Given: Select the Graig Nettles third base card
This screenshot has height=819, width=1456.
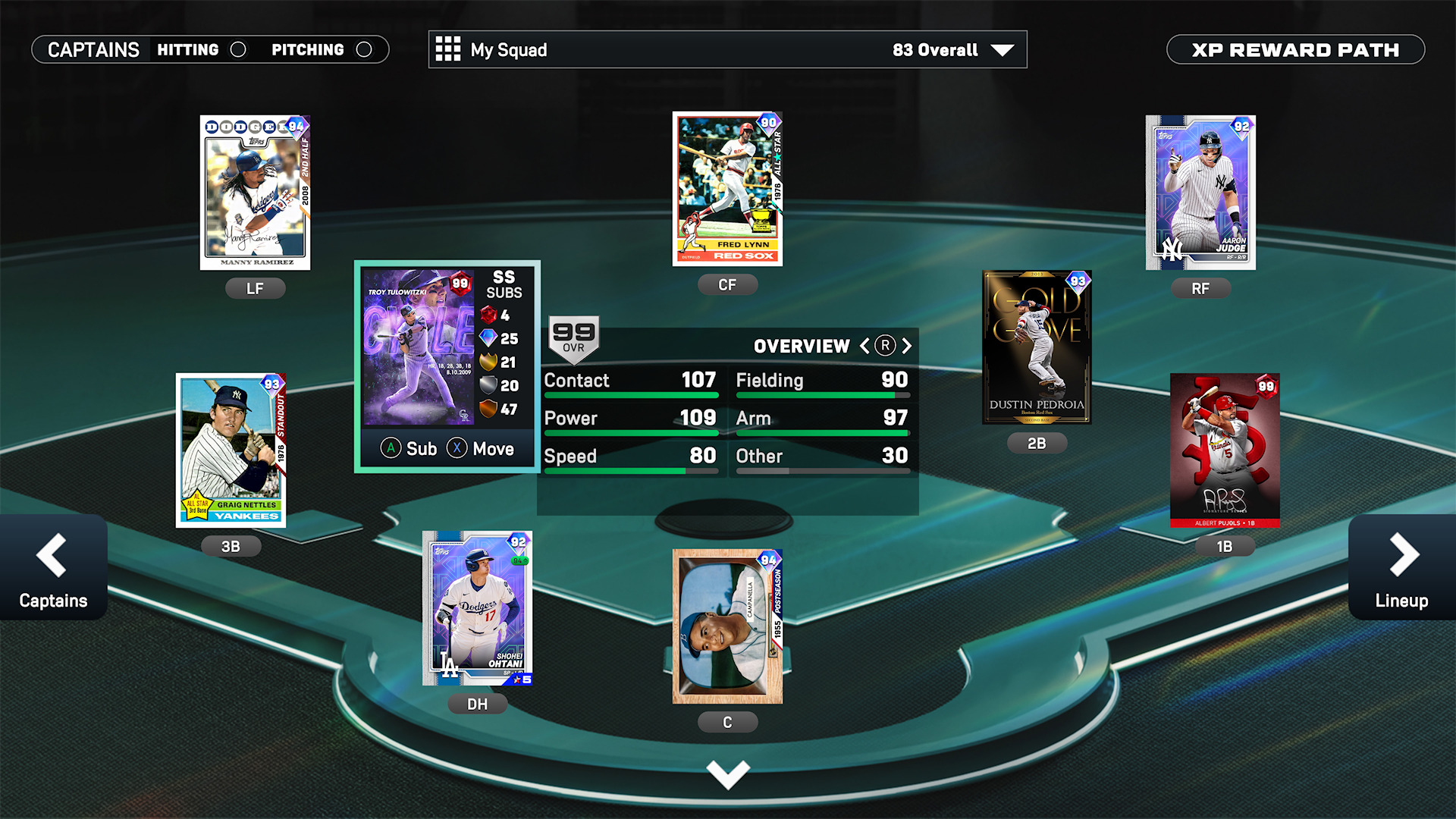Looking at the screenshot, I should [231, 450].
